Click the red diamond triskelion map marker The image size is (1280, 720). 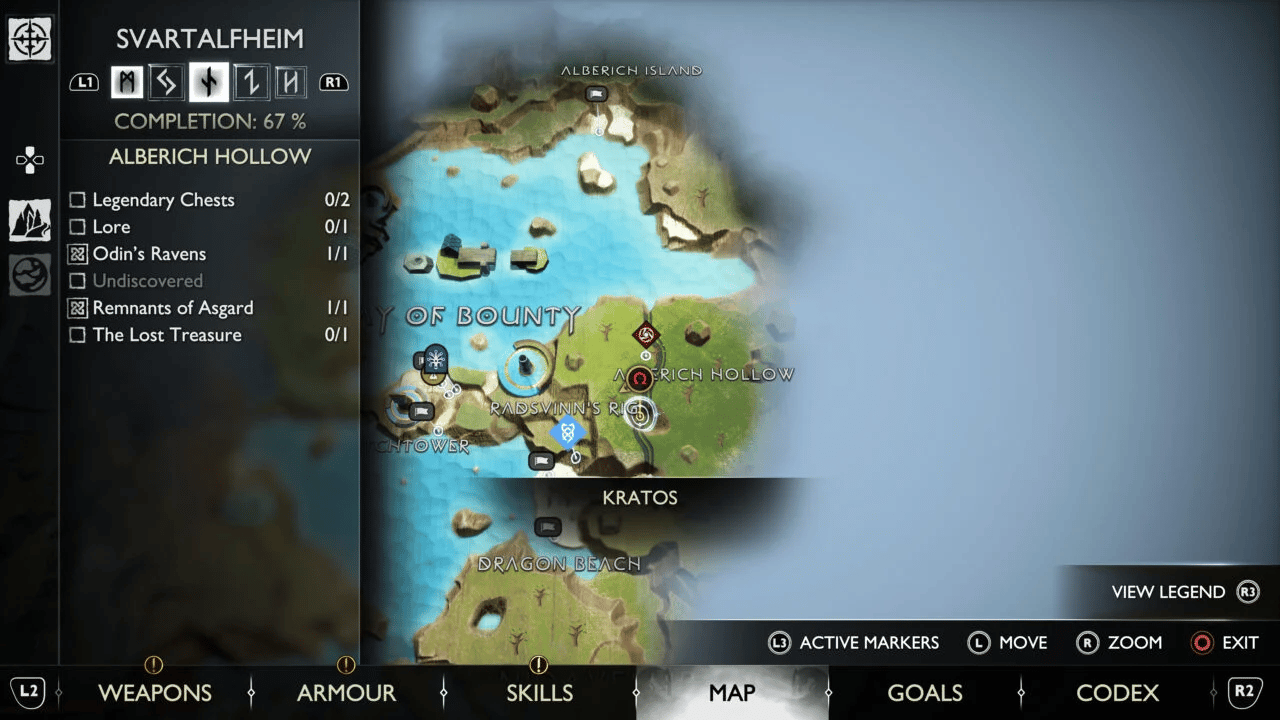click(x=645, y=335)
